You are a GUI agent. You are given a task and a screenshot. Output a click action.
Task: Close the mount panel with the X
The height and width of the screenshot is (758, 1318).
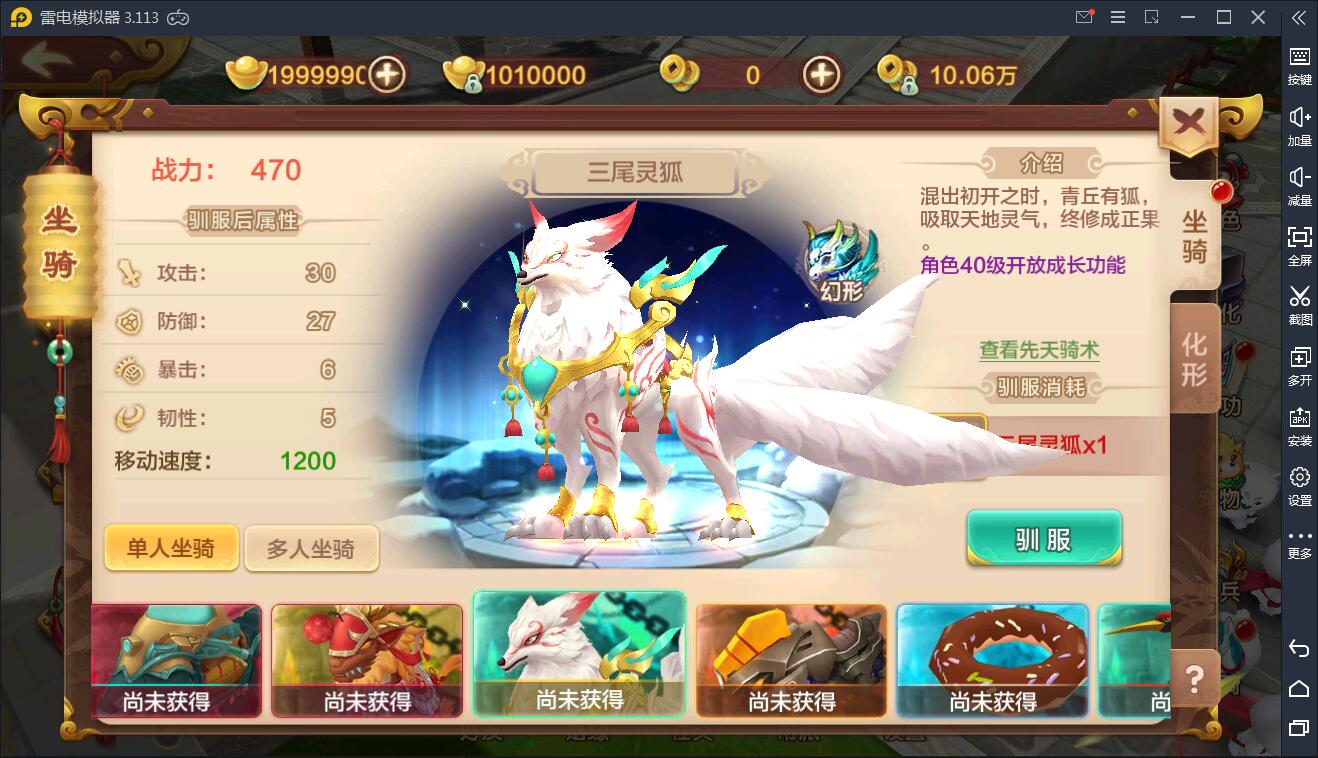click(x=1189, y=119)
